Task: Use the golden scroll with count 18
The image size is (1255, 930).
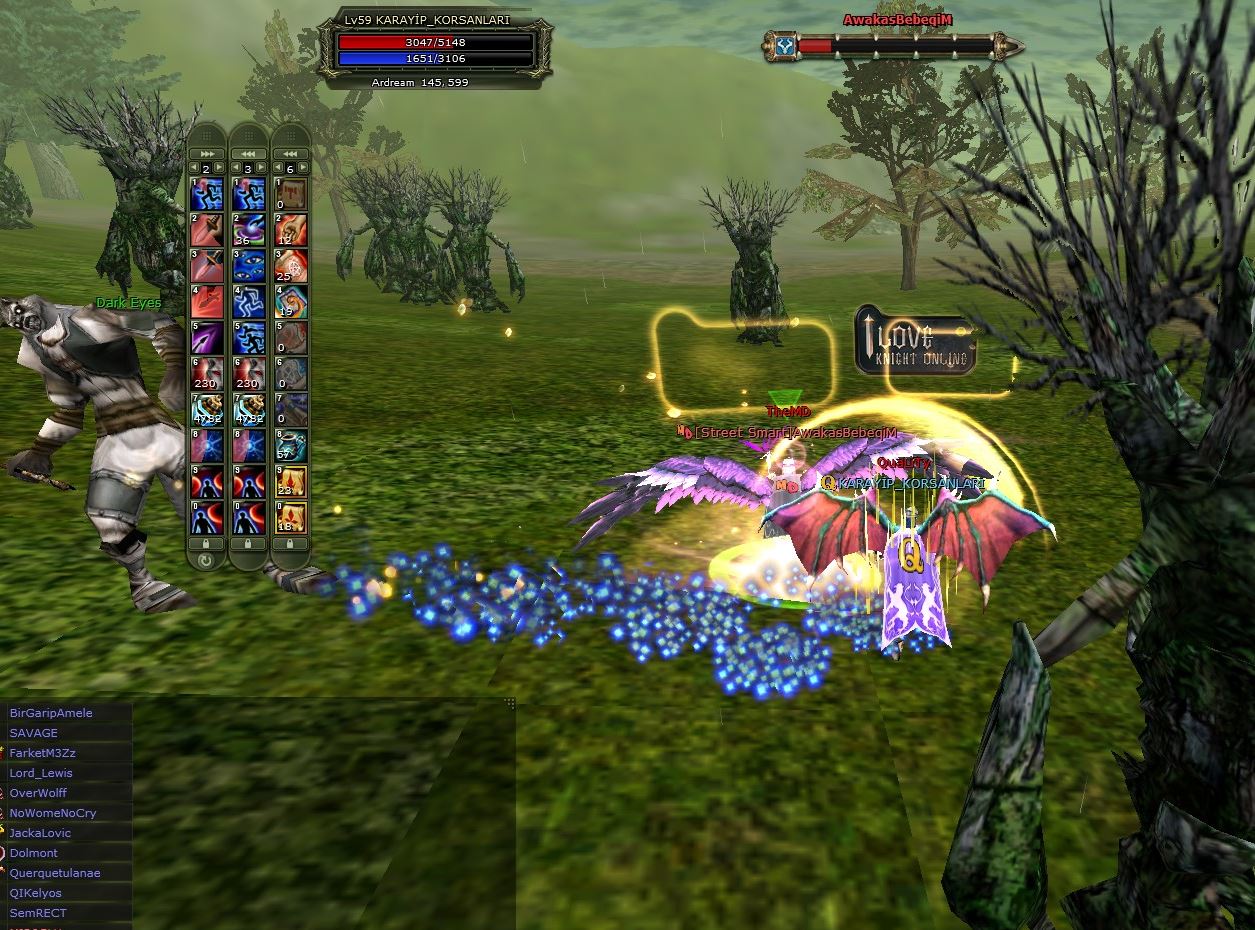Action: 291,517
